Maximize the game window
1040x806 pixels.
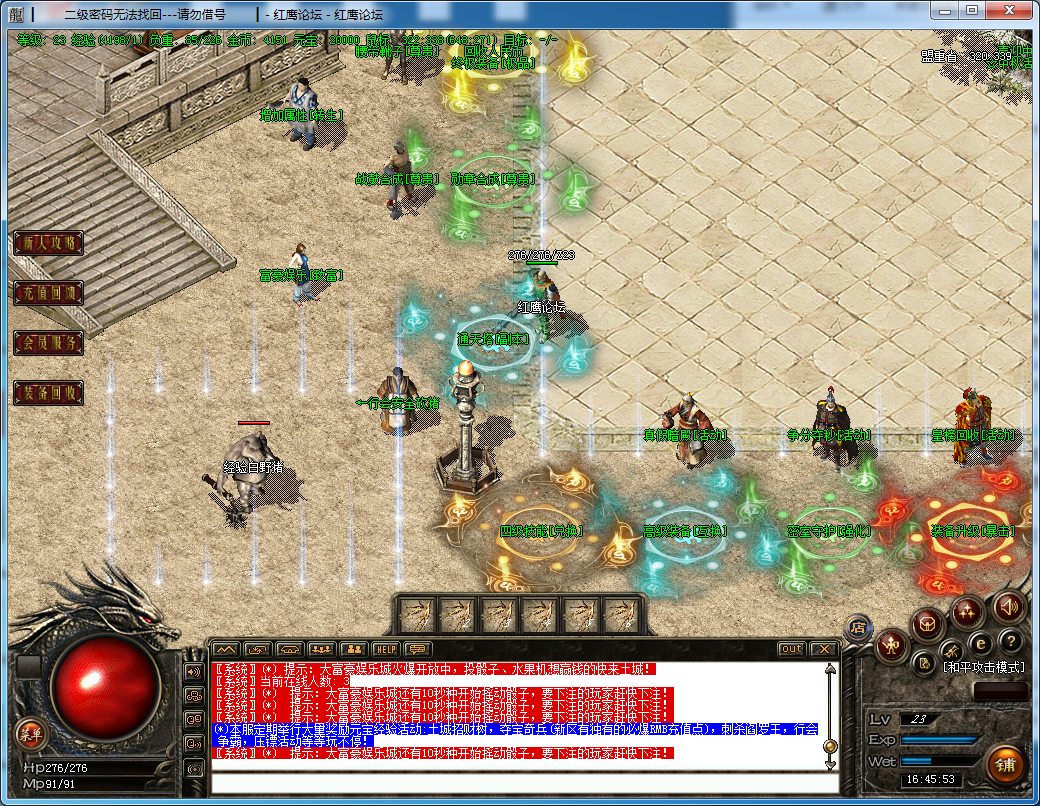pos(971,10)
